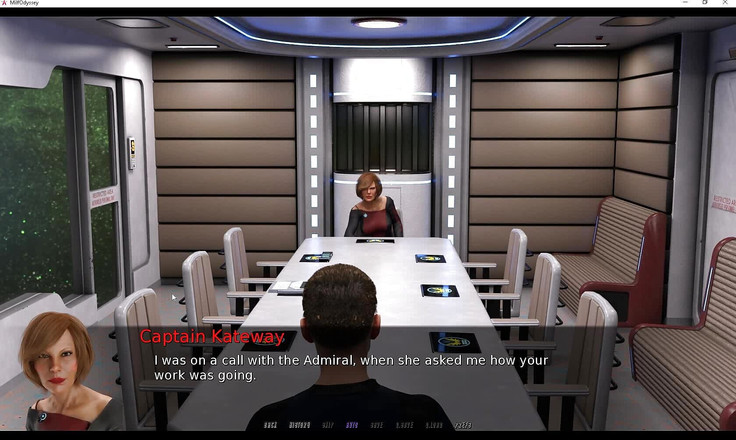Open the dialogue History log
The height and width of the screenshot is (440, 736).
tap(299, 425)
